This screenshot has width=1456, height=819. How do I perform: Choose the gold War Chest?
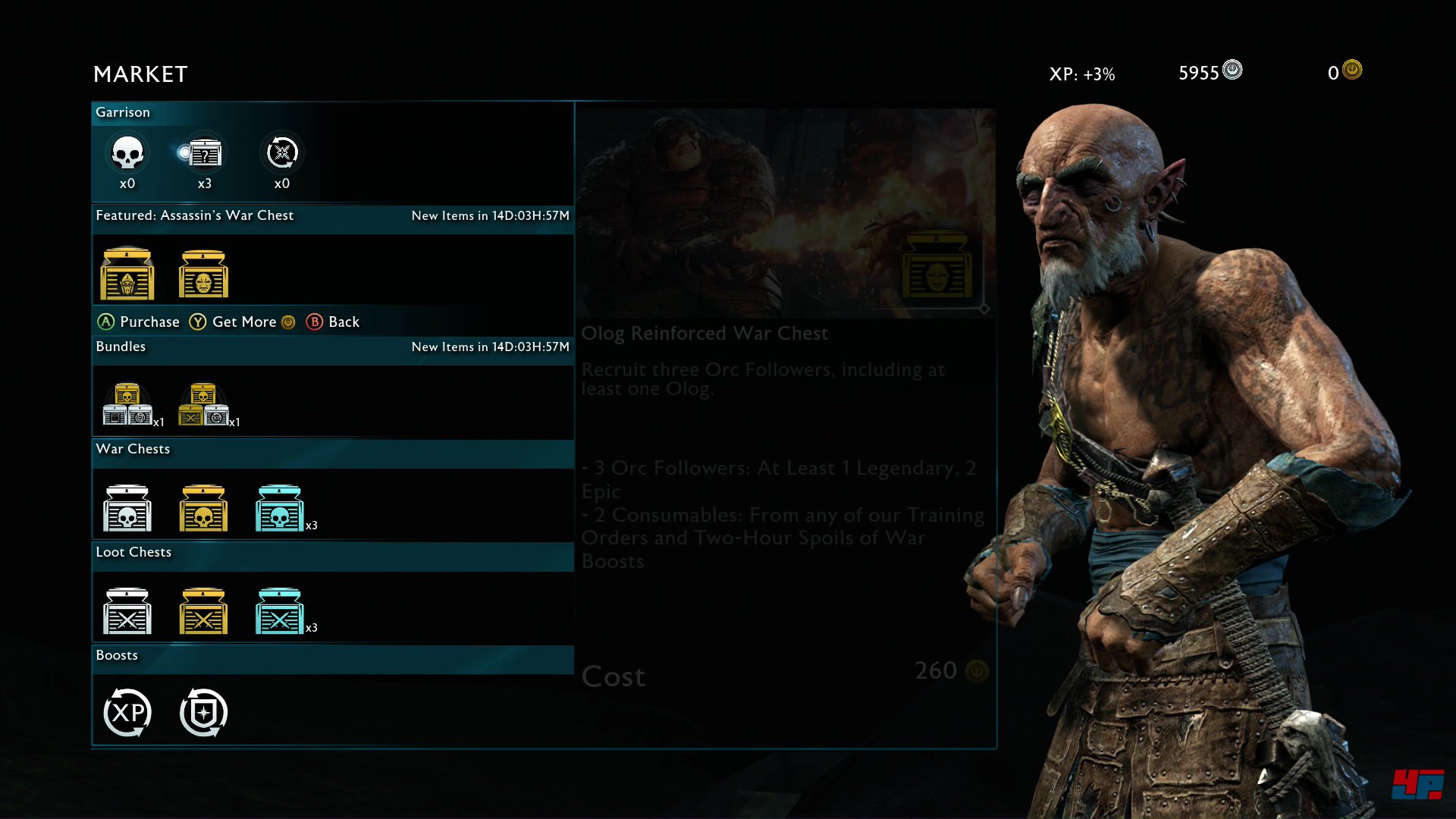(203, 508)
